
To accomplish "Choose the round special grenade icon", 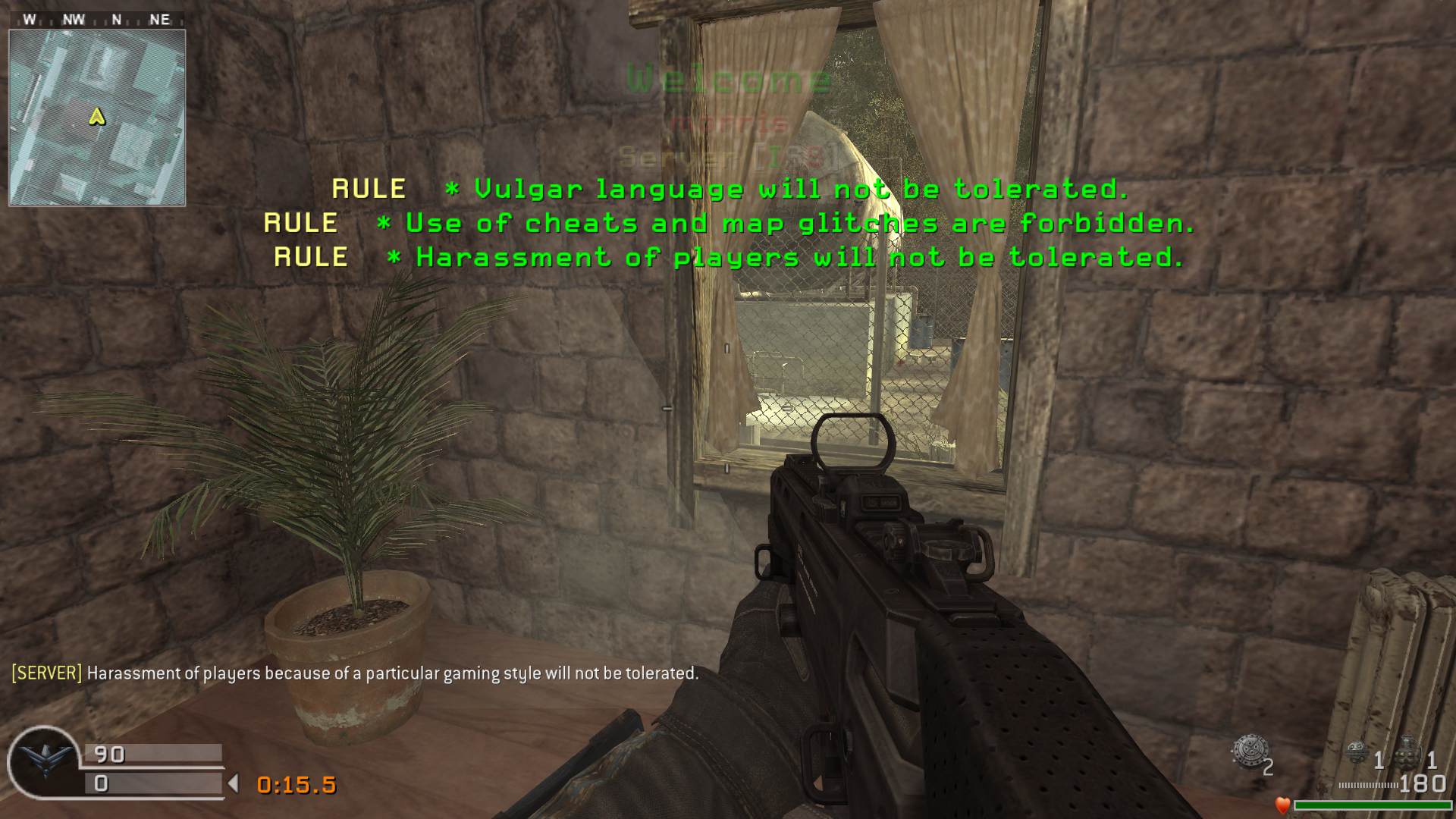I will point(1357,752).
